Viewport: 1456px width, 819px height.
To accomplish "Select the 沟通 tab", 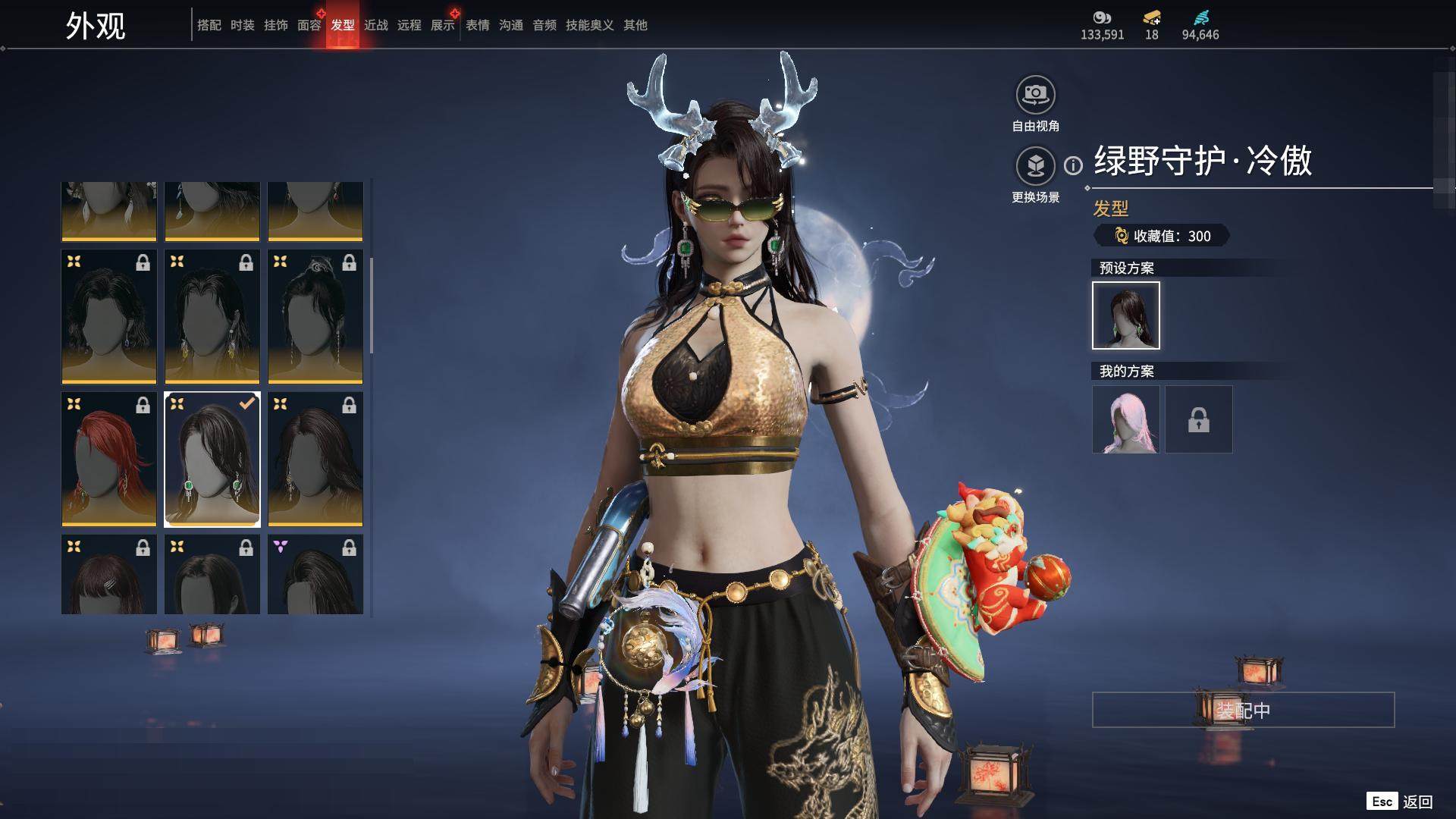I will pos(510,25).
